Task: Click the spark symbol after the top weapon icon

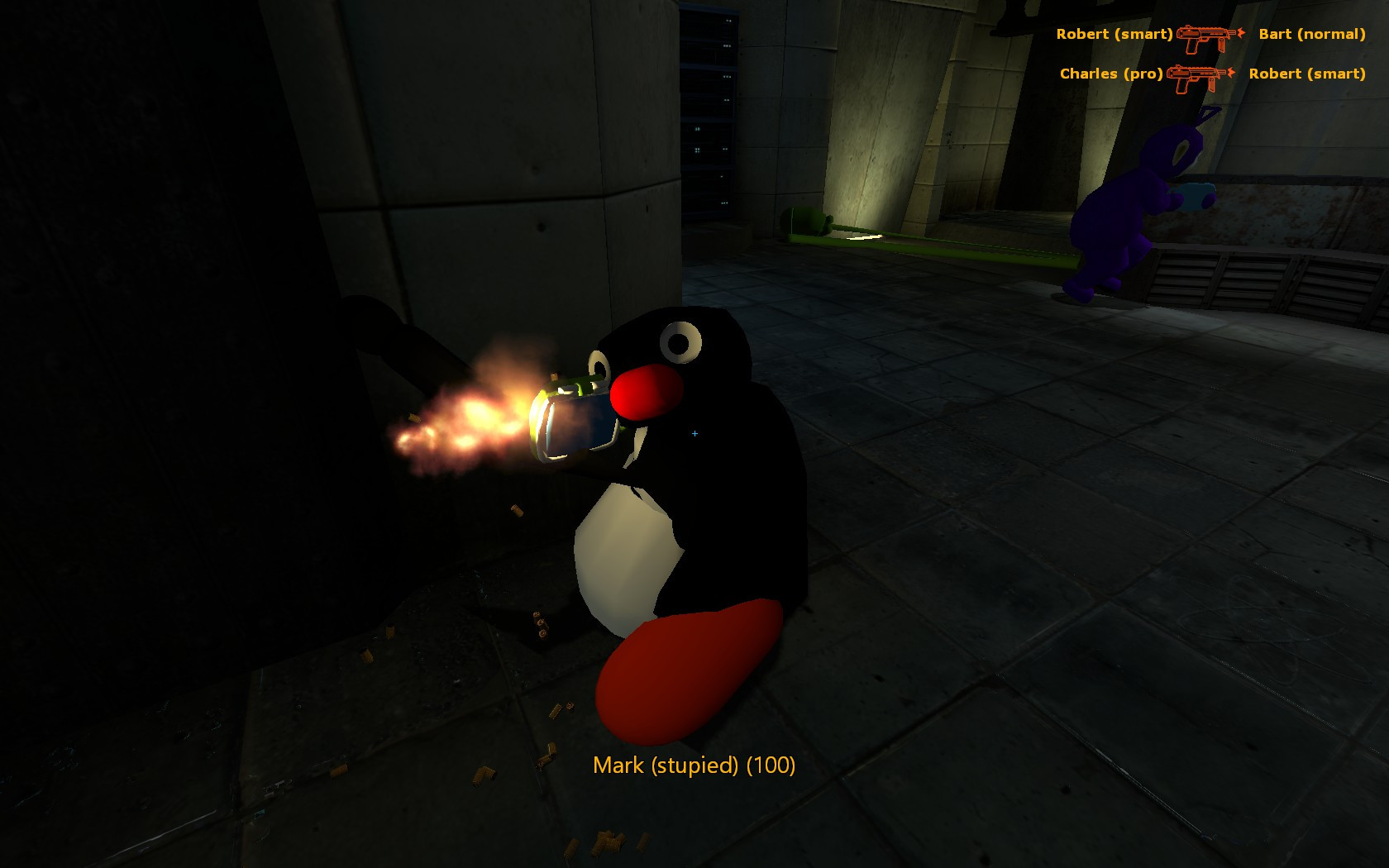Action: (x=1240, y=33)
